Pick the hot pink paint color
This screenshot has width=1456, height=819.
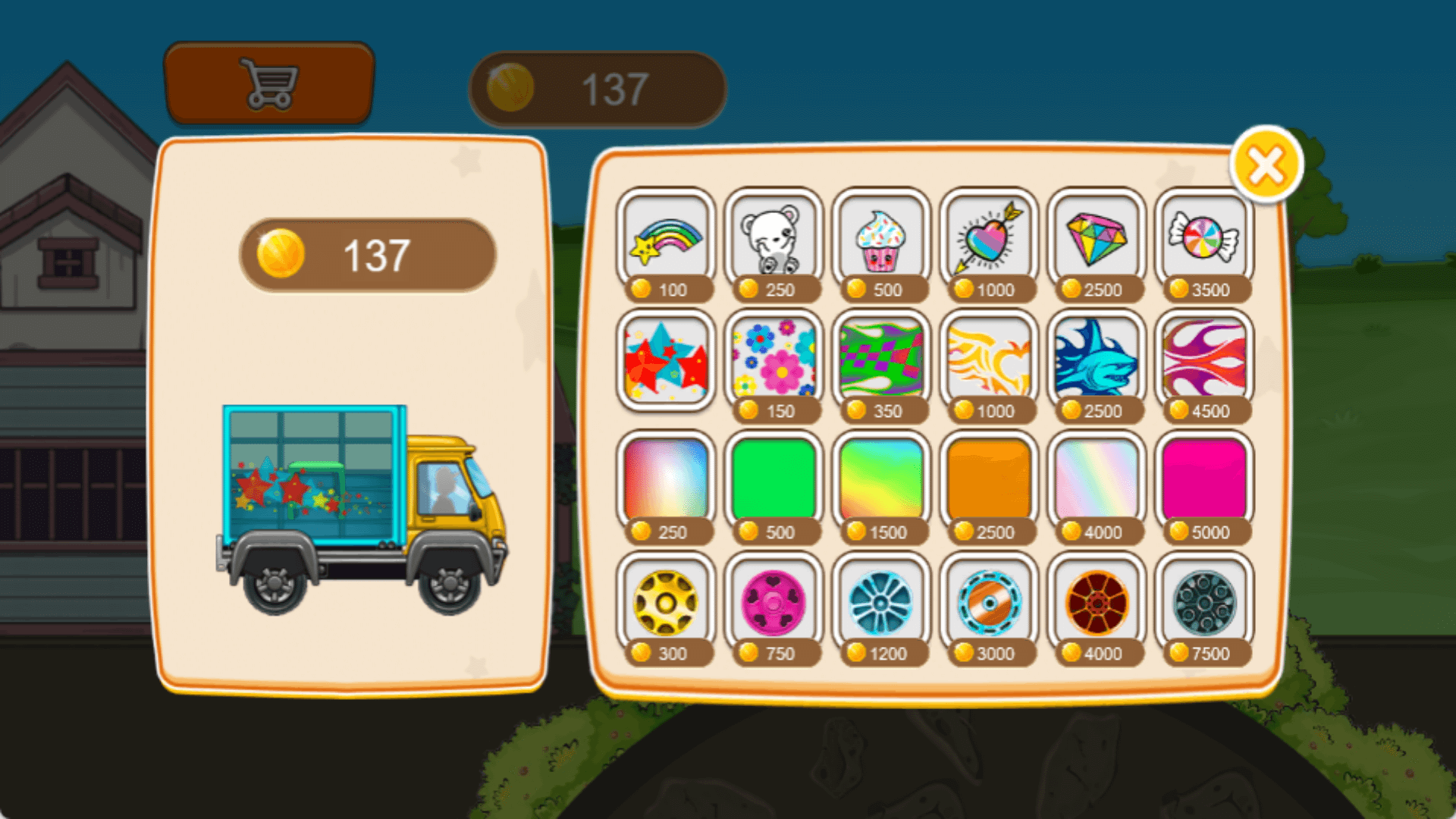click(1203, 479)
